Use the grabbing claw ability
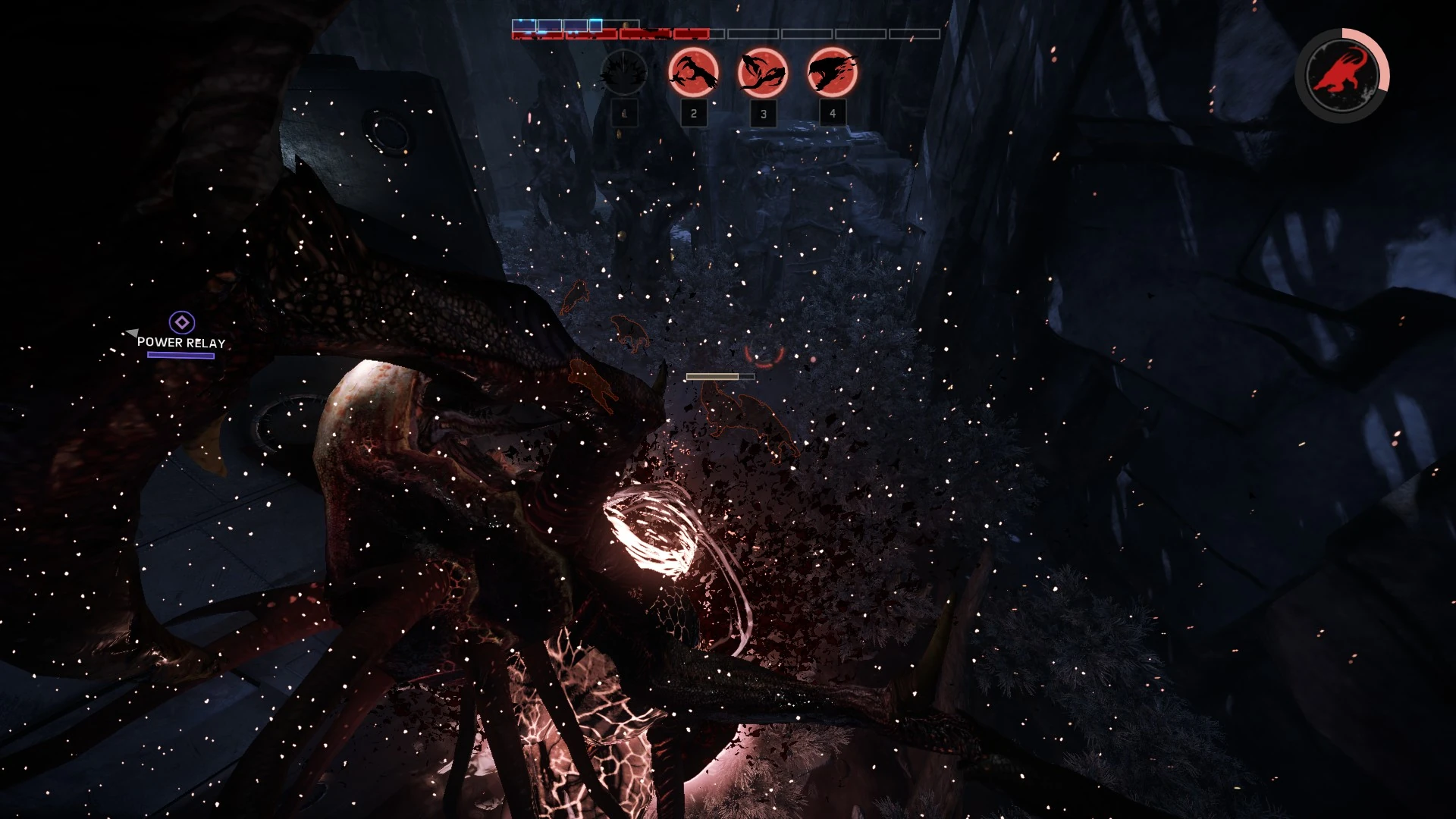 [x=693, y=73]
